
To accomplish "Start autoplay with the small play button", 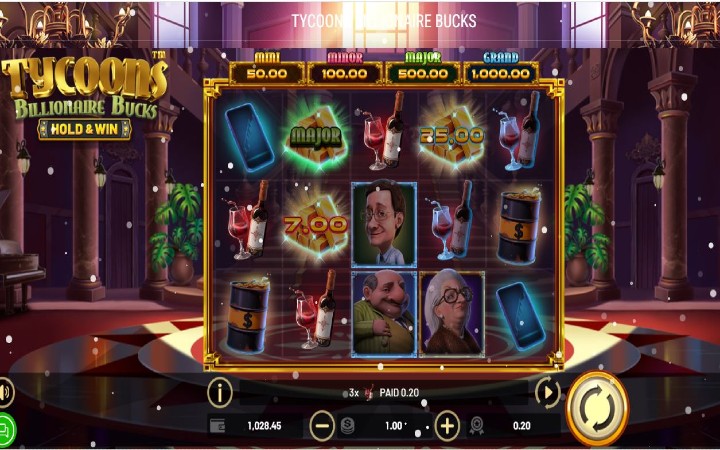I will (547, 392).
